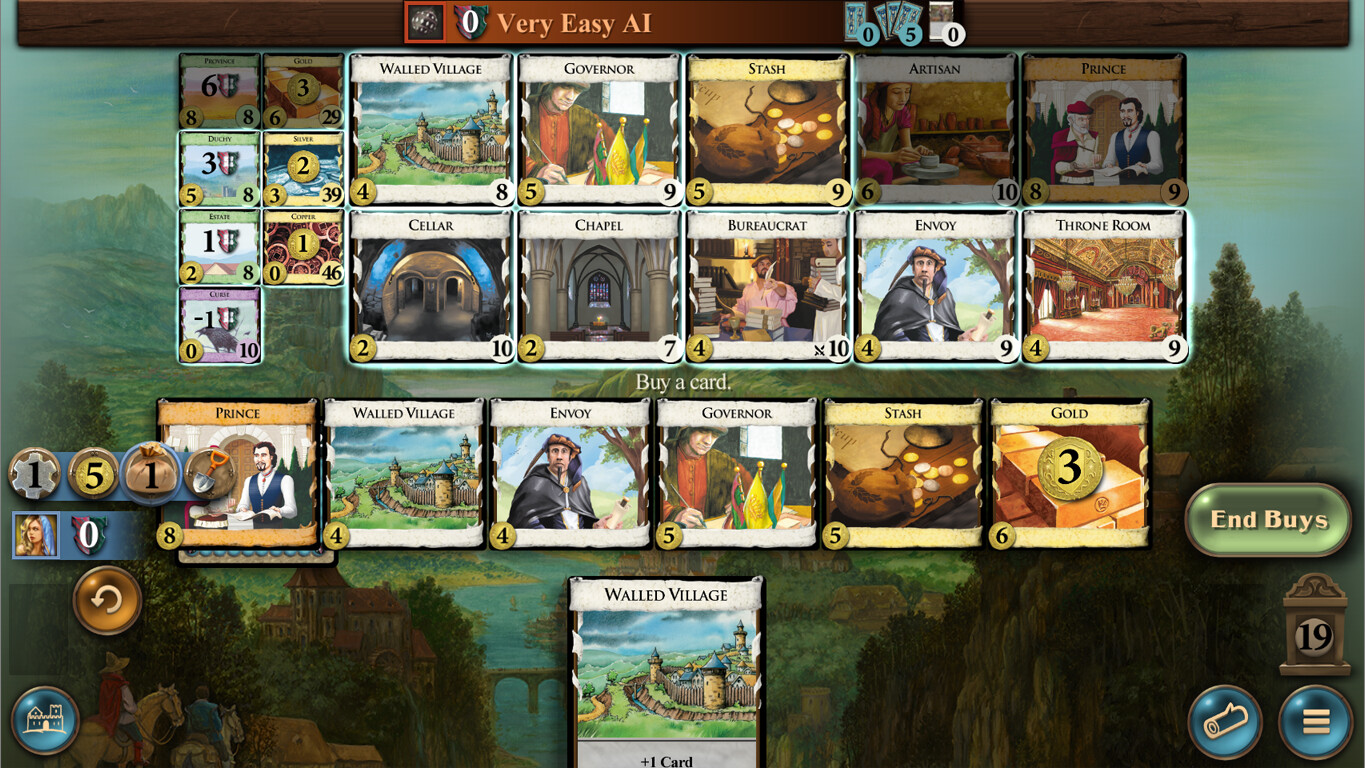Click the Copper supply pile

coord(302,245)
